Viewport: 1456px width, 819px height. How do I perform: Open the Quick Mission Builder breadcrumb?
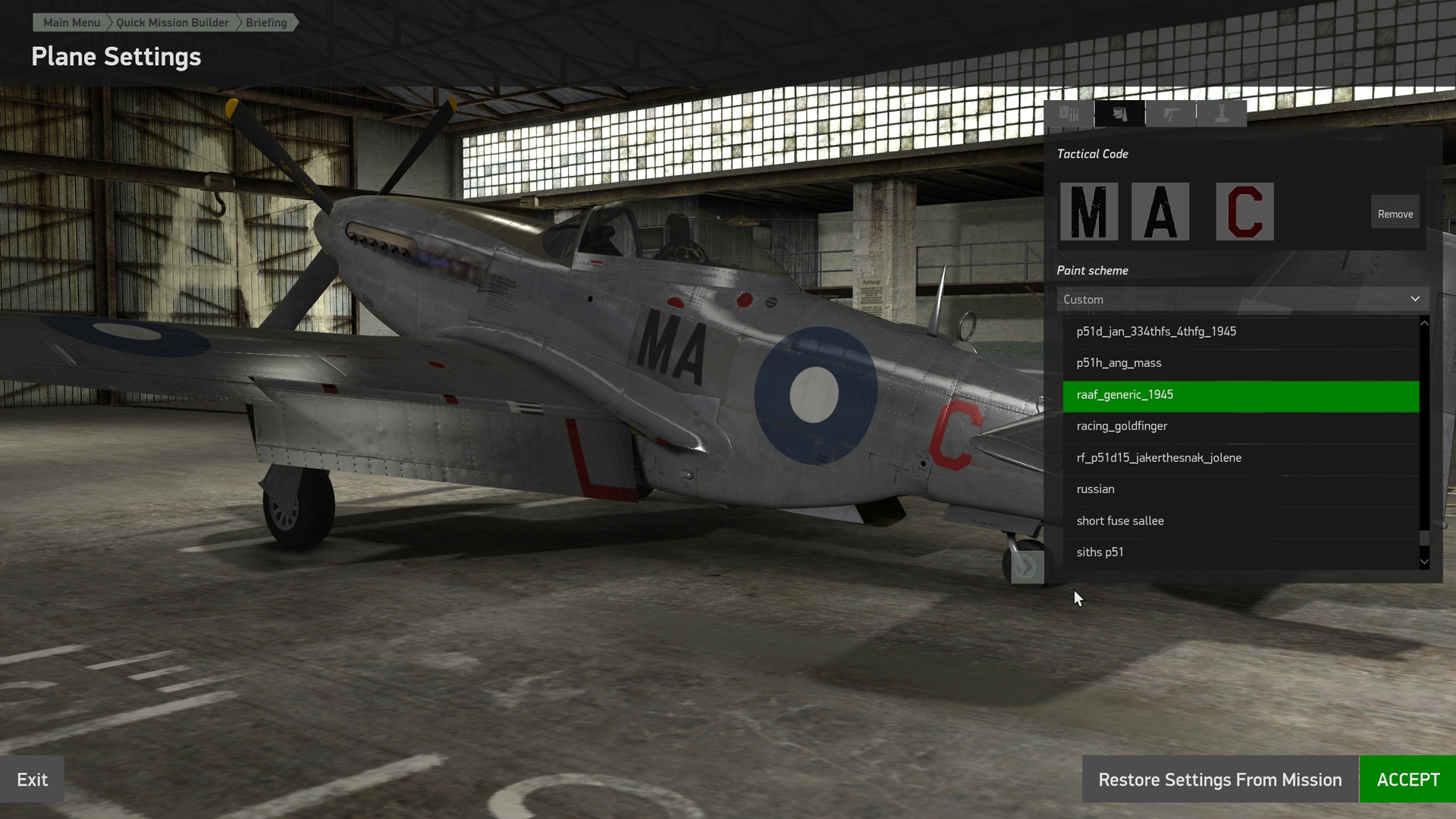click(x=172, y=23)
